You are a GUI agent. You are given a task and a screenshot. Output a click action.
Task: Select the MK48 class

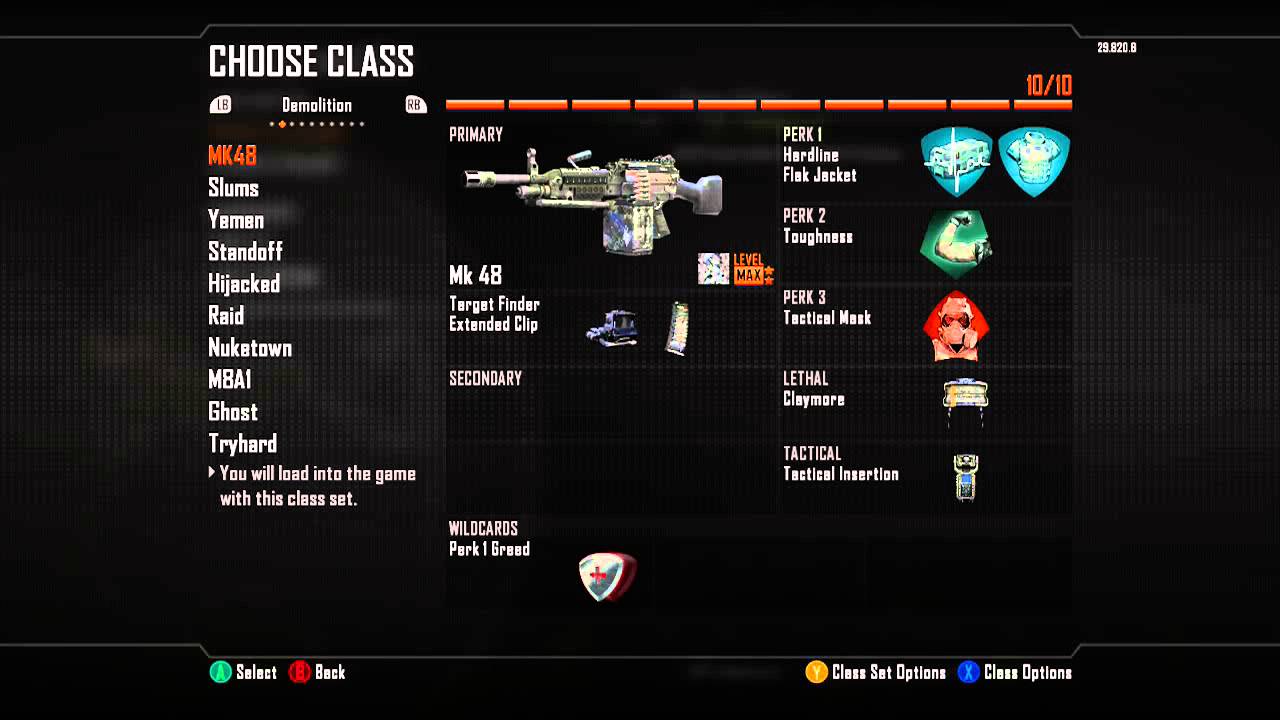click(232, 155)
